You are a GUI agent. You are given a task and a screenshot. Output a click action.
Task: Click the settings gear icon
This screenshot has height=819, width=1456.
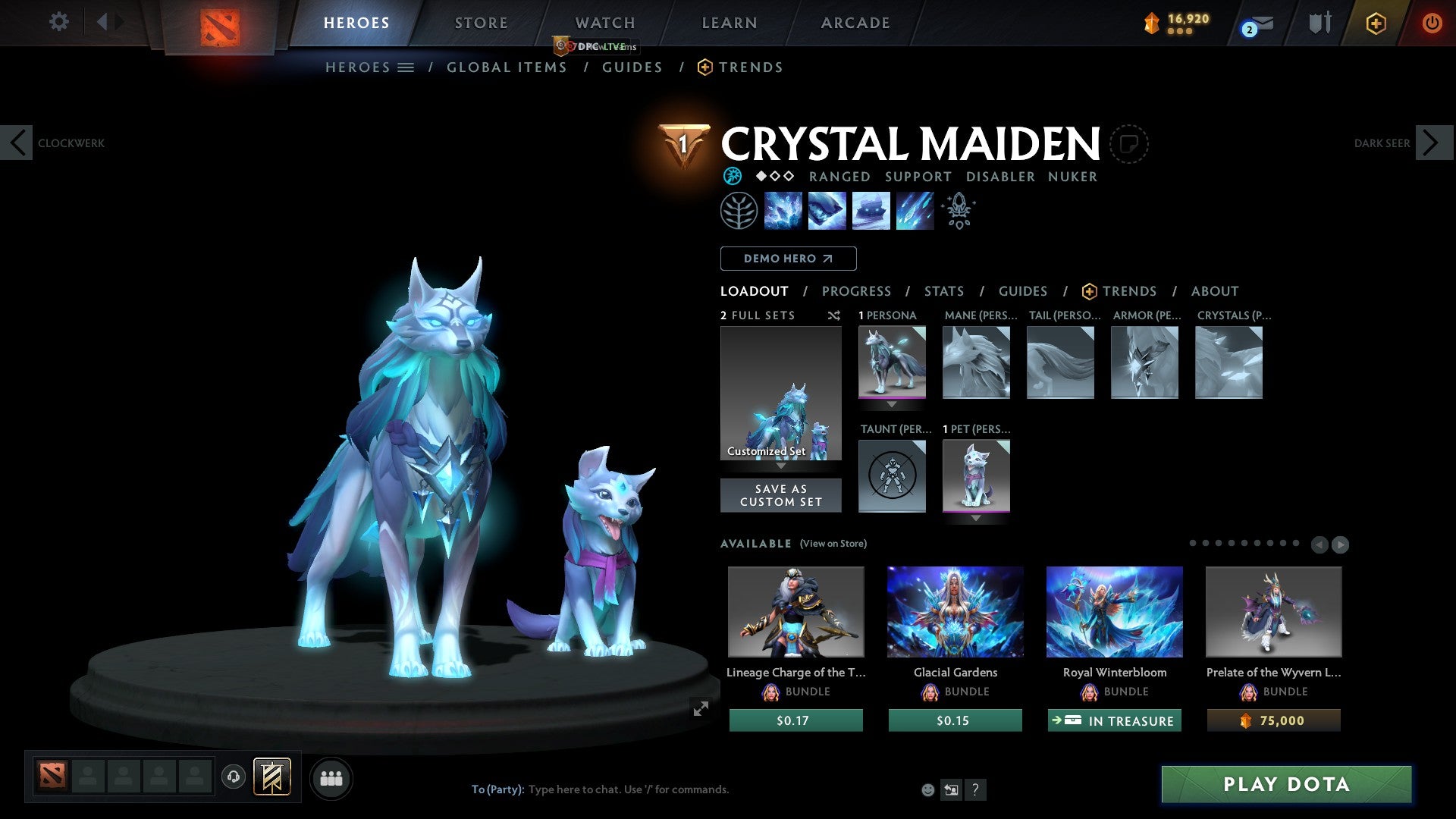point(58,22)
